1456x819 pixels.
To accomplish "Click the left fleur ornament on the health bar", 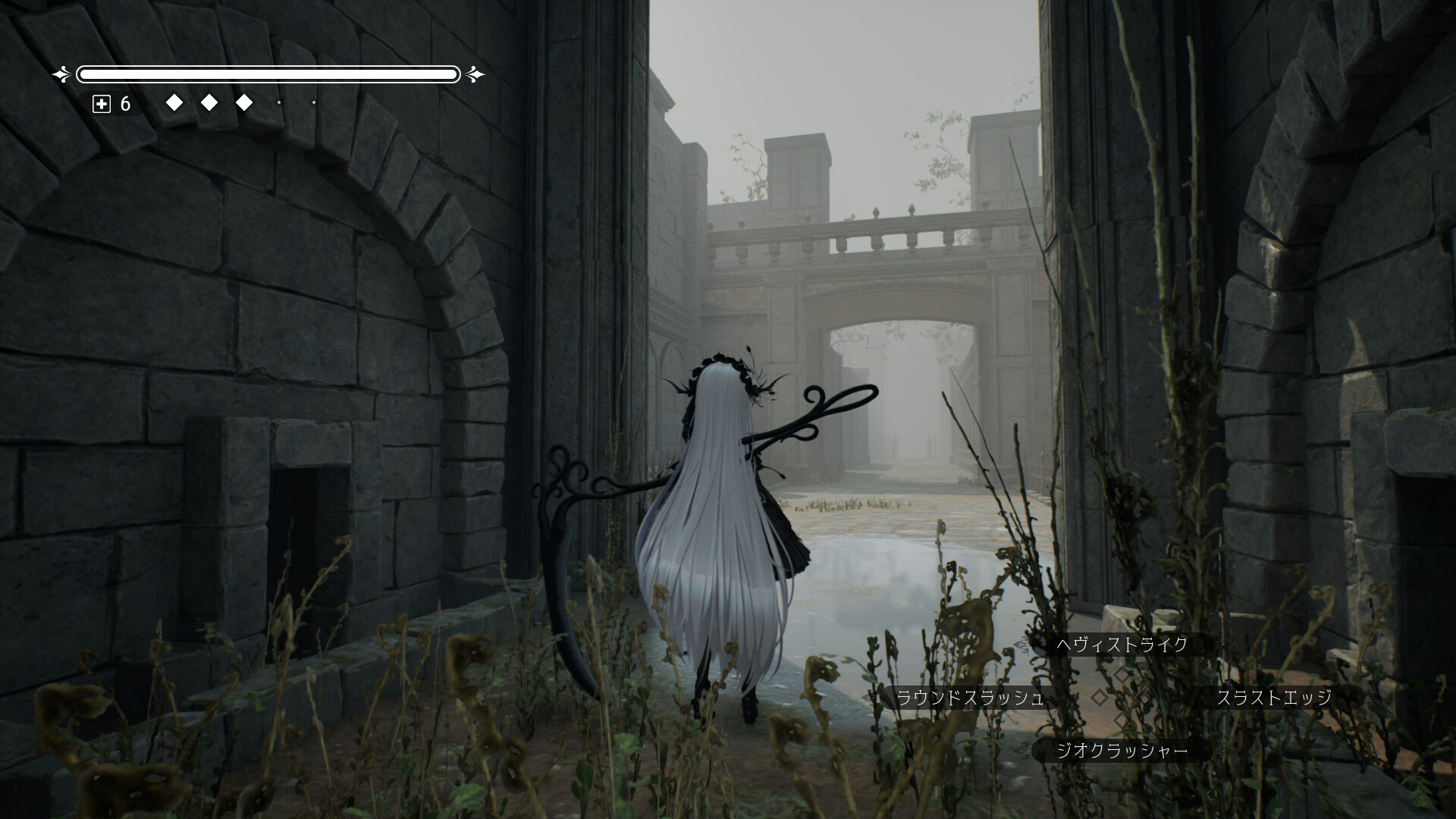I will (x=60, y=74).
